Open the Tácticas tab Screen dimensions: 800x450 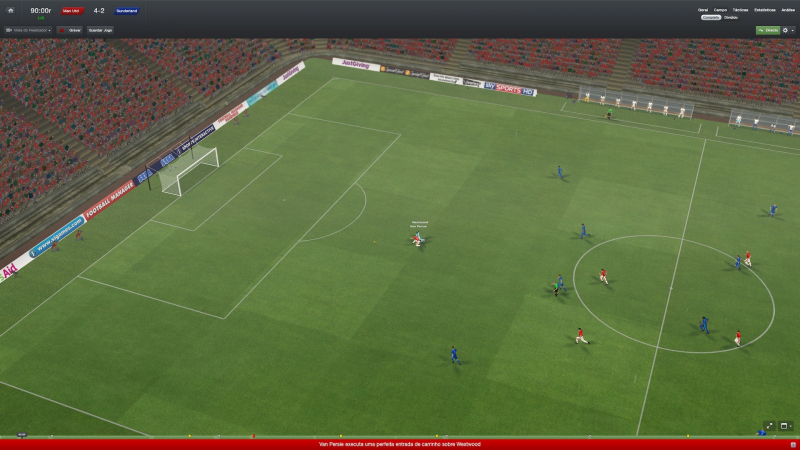tap(741, 10)
